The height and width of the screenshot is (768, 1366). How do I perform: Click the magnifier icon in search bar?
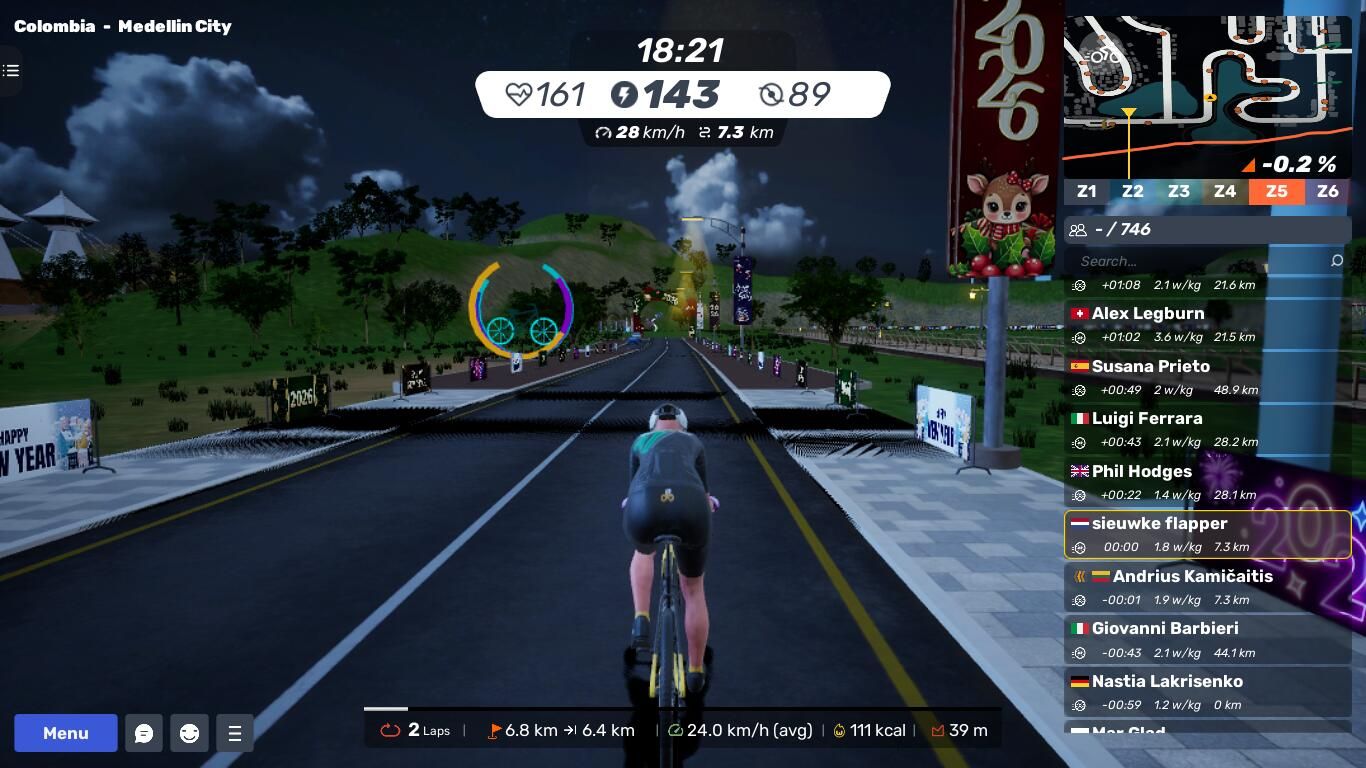pos(1337,261)
